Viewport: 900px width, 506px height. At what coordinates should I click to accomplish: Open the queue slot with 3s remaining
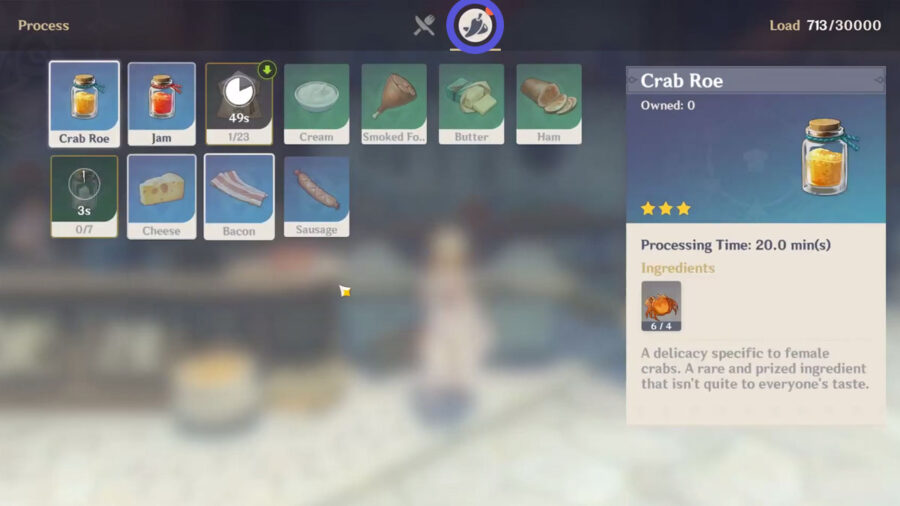(84, 196)
